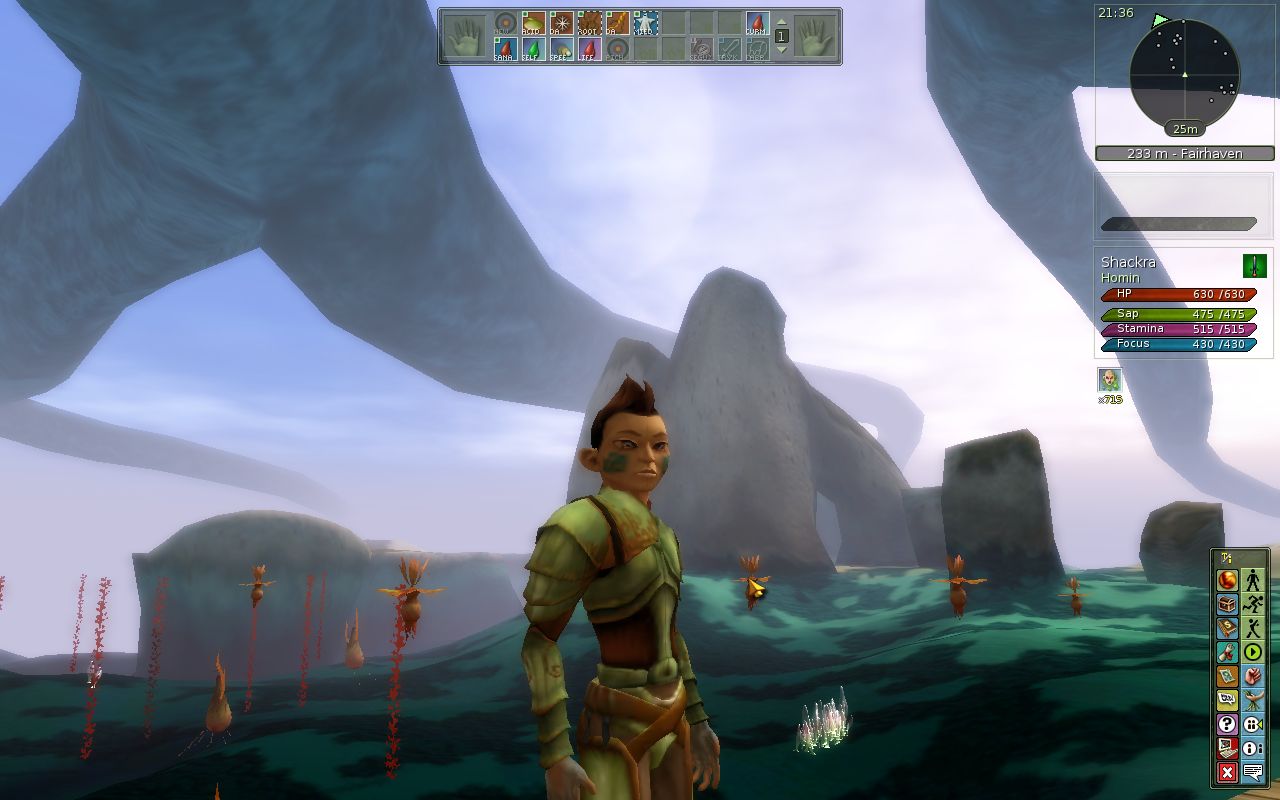Screen dimensions: 1280x800
Task: Use the LIFE action on purple background
Action: pyautogui.click(x=589, y=49)
